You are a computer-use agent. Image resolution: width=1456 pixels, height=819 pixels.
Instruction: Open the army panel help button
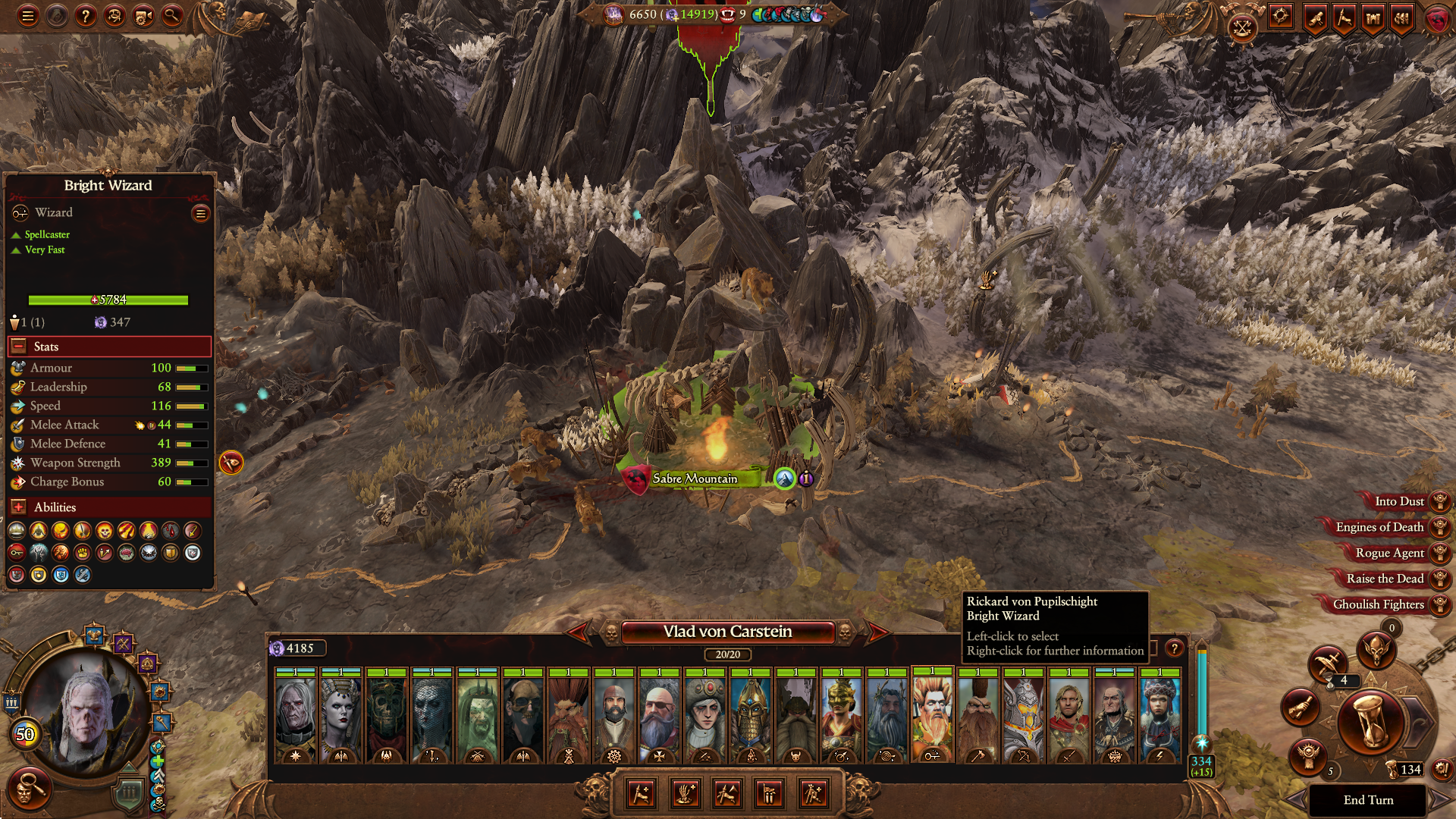click(1174, 648)
